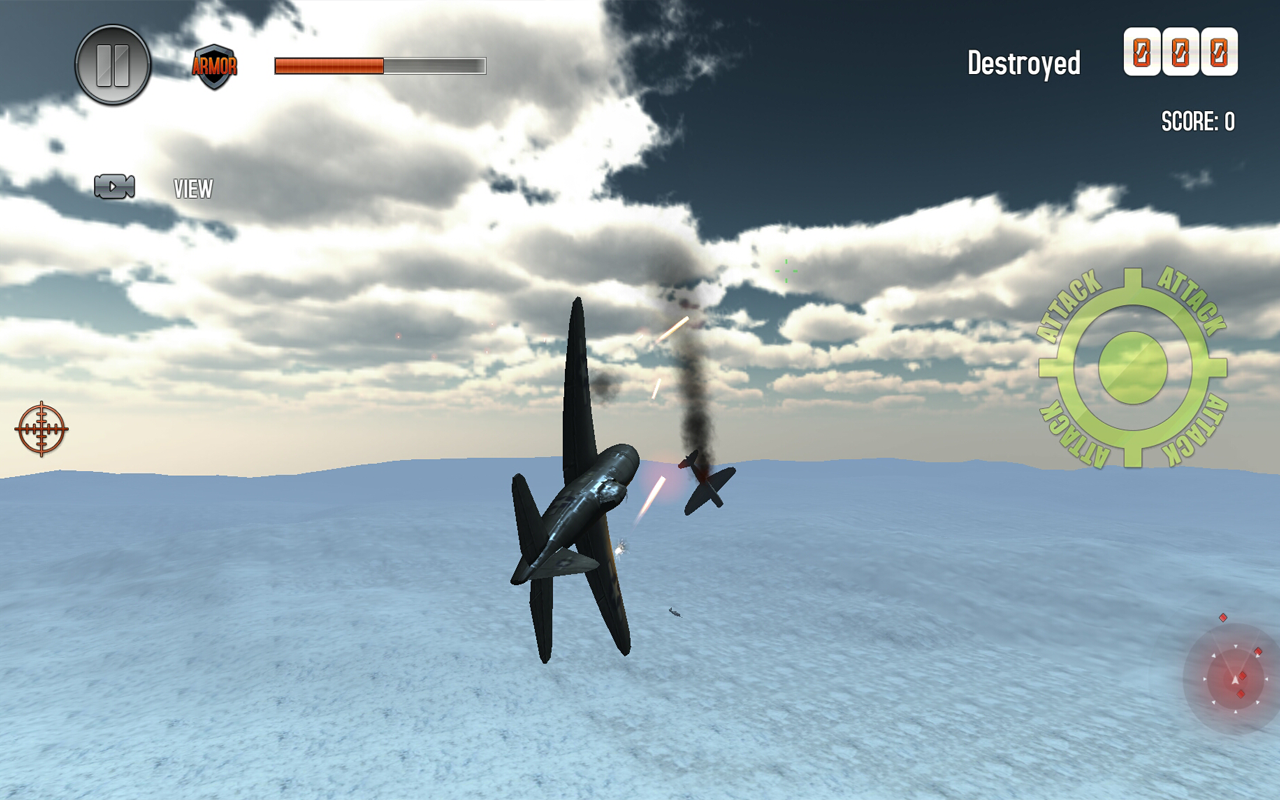1280x800 pixels.
Task: Tap the pause icon in top-left corner
Action: (x=112, y=62)
